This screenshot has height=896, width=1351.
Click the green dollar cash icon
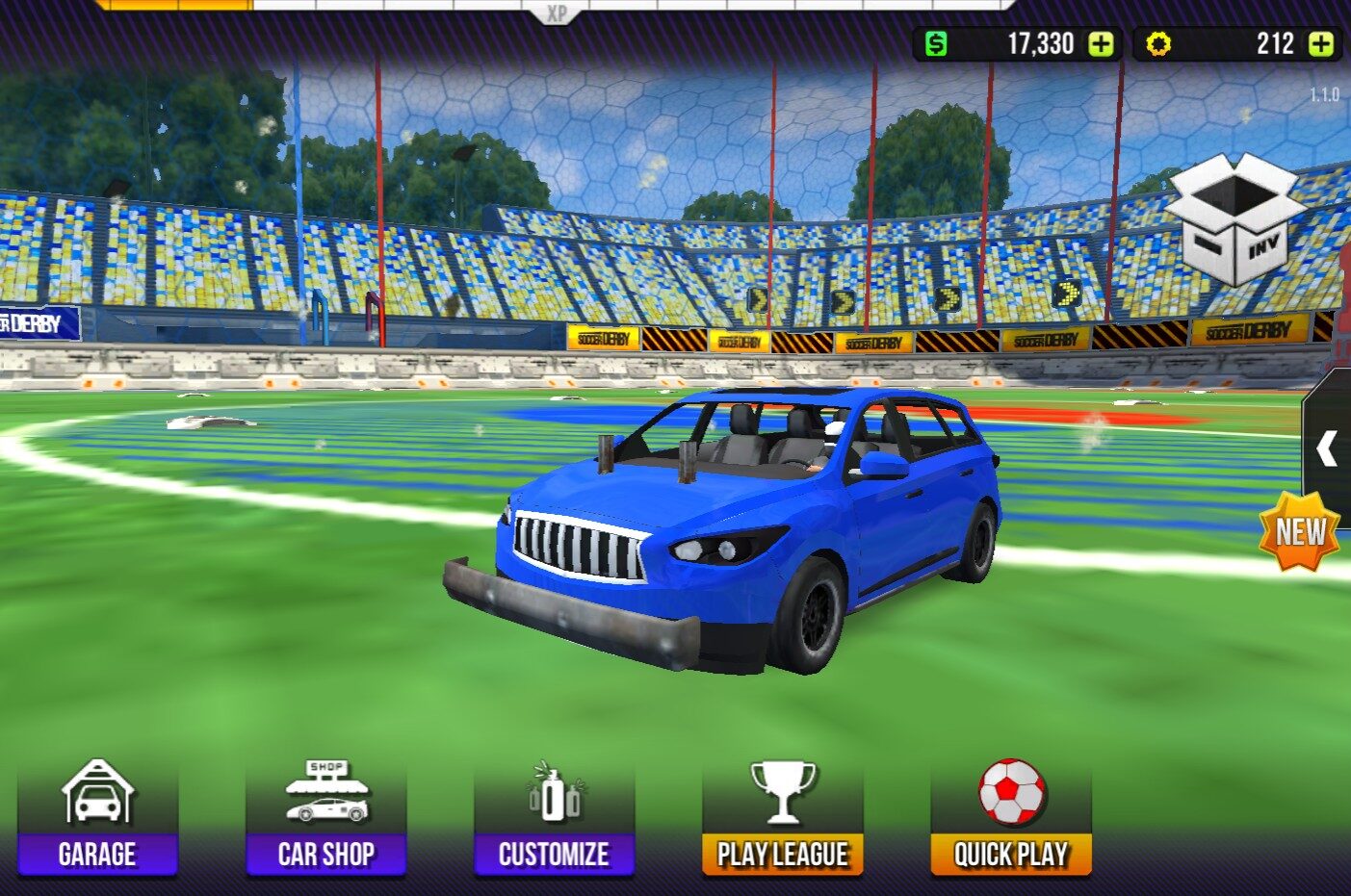(933, 42)
